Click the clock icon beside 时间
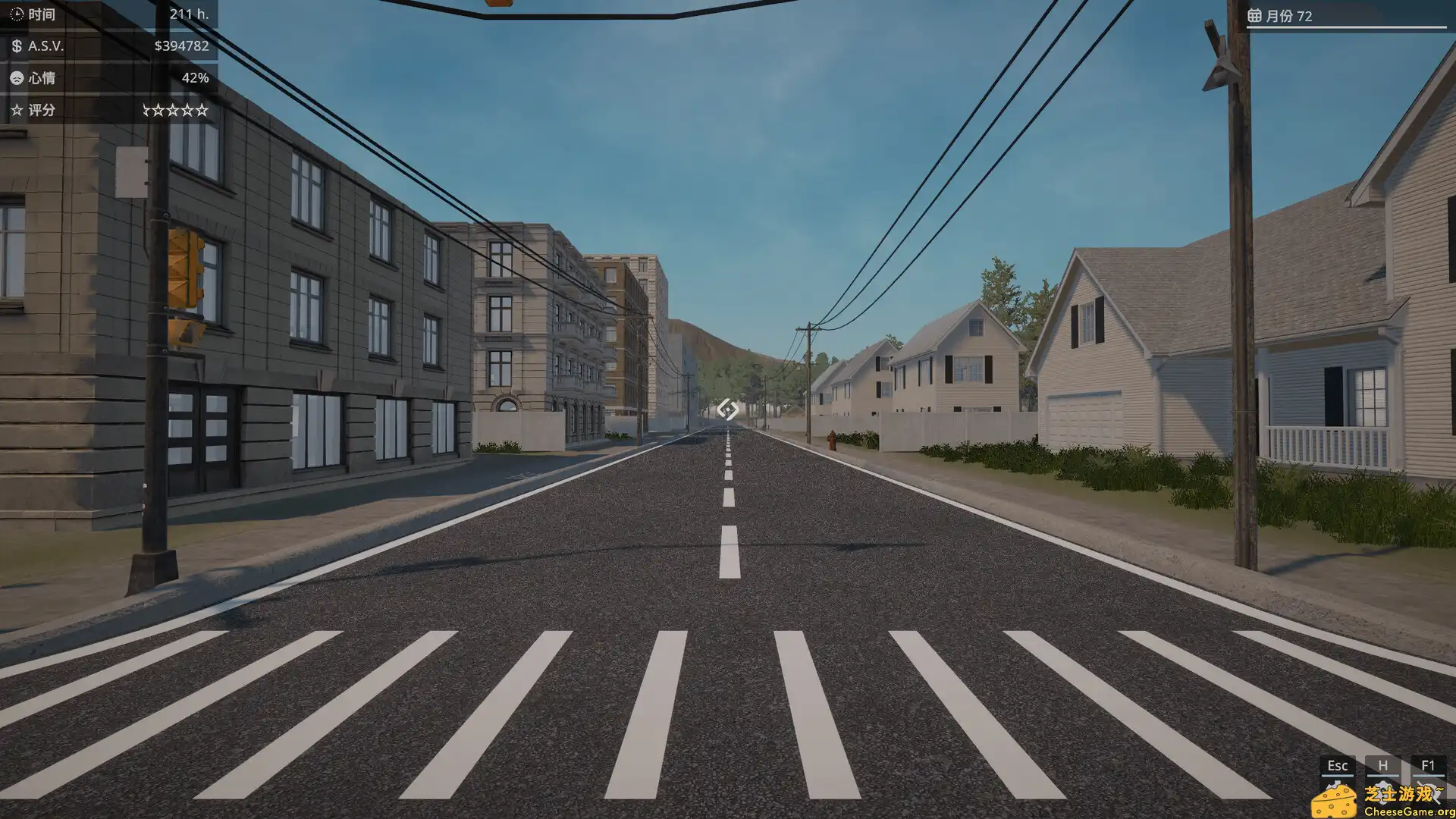This screenshot has width=1456, height=819. 15,14
